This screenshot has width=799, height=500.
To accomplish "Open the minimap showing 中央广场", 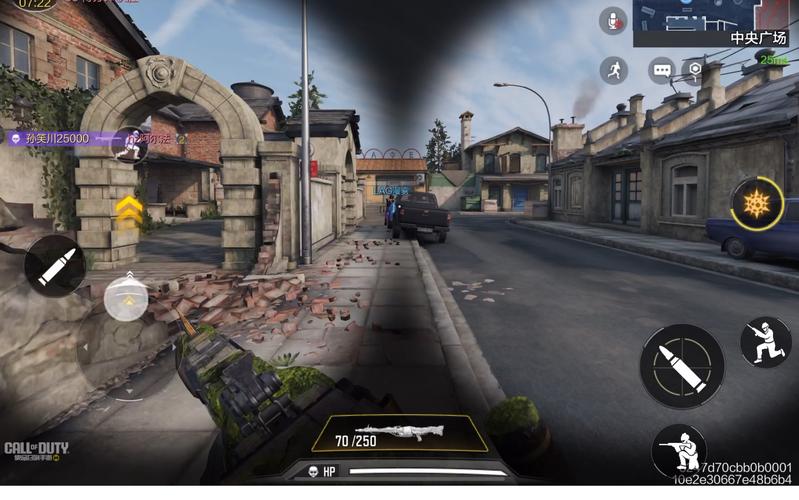I will click(715, 23).
